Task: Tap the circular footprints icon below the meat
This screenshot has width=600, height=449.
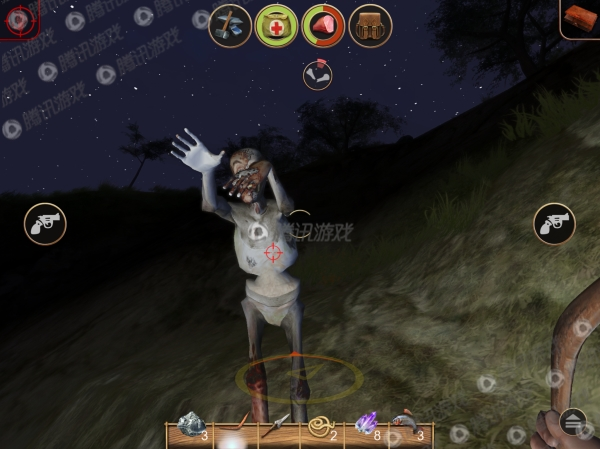Action: tap(317, 76)
